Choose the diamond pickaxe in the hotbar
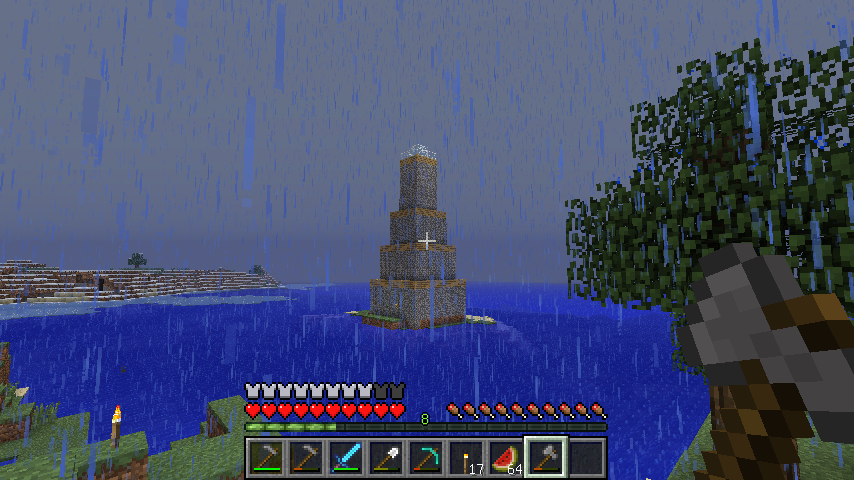Image resolution: width=854 pixels, height=480 pixels. (426, 458)
